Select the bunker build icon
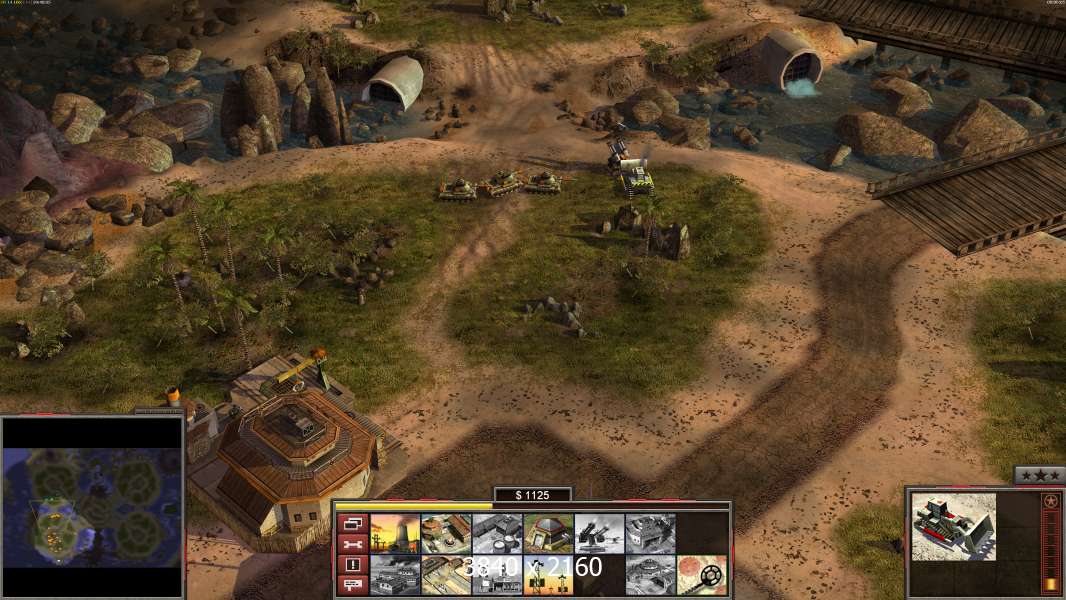The width and height of the screenshot is (1066, 600). (548, 533)
